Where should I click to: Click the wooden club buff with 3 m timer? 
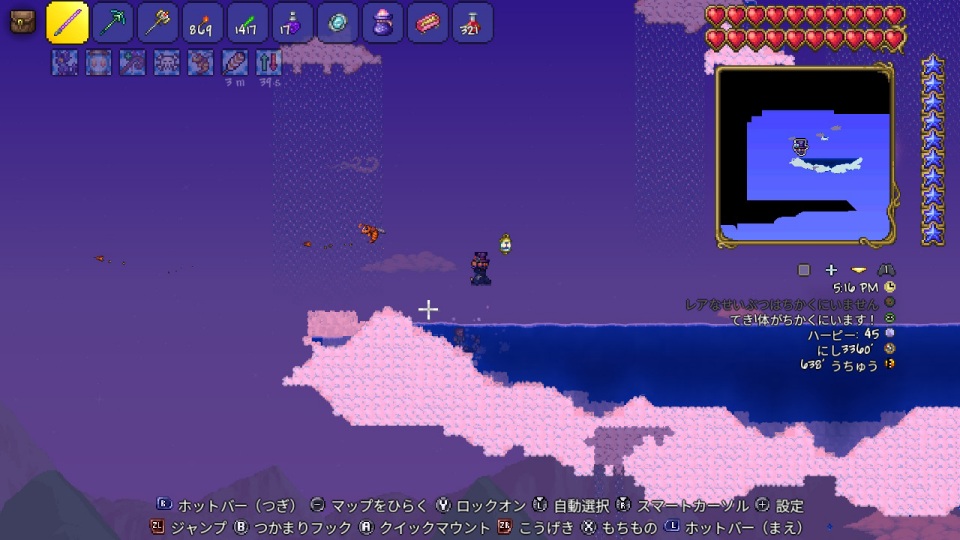pos(234,62)
